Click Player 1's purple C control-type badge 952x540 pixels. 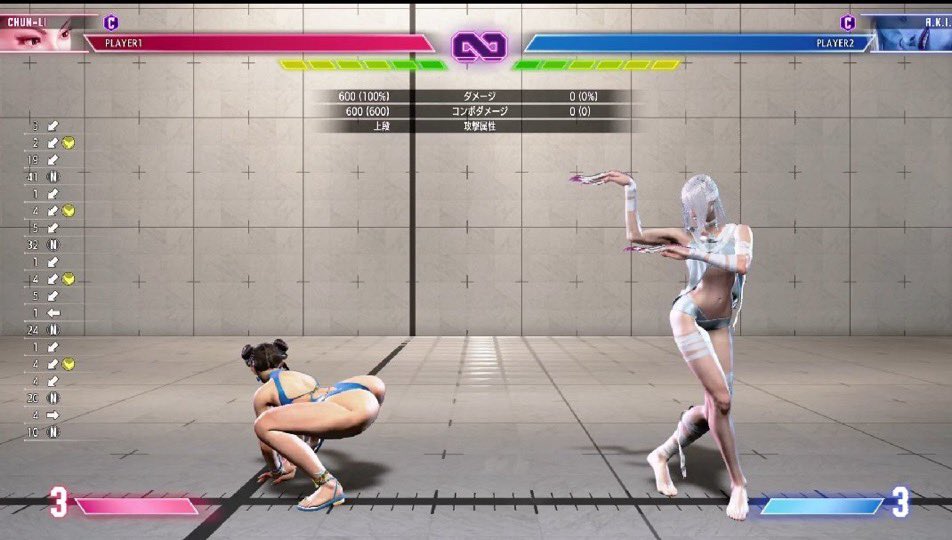pos(111,21)
